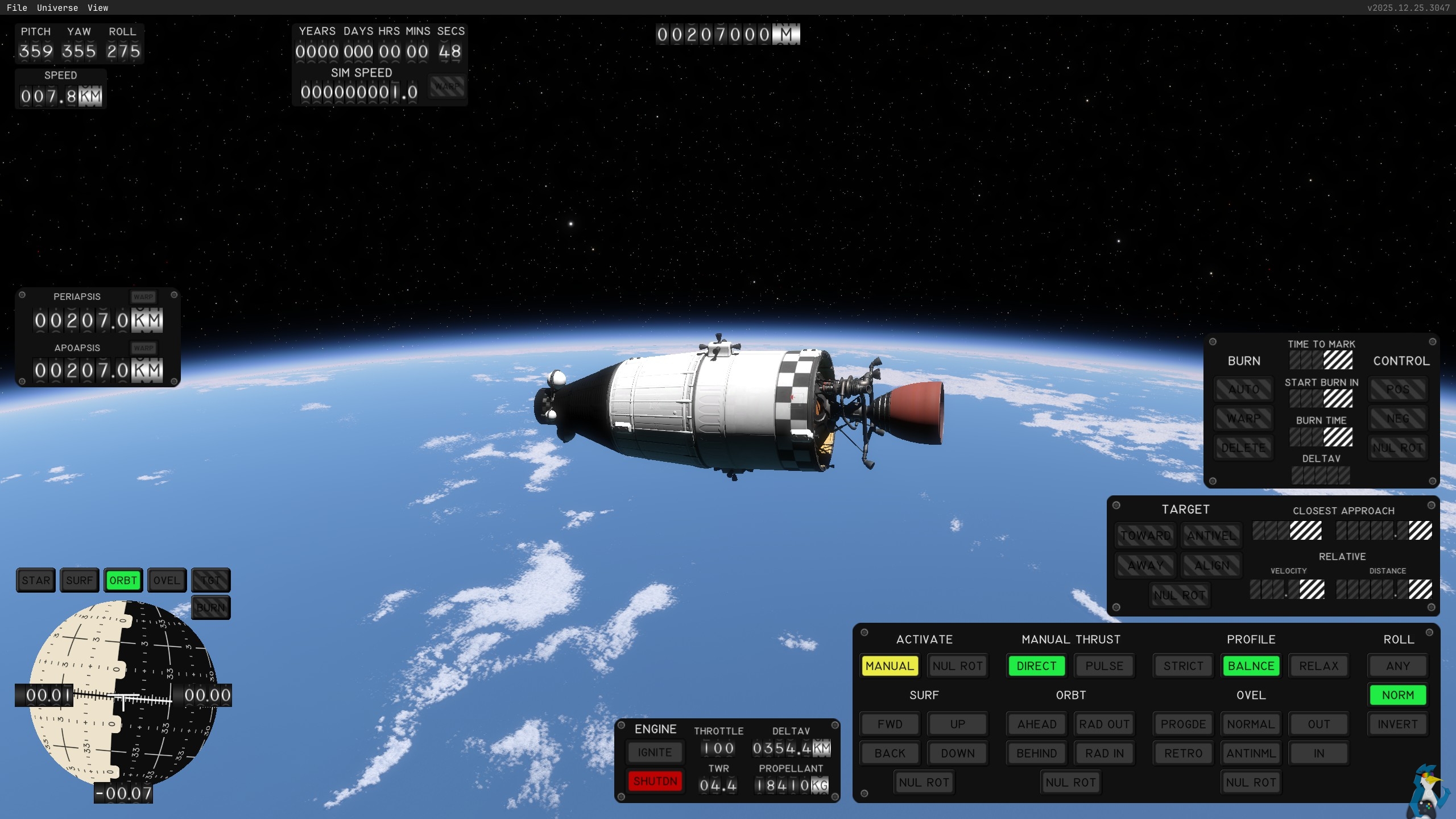1456x819 pixels.
Task: Click the engine IGNITE button
Action: 655,752
